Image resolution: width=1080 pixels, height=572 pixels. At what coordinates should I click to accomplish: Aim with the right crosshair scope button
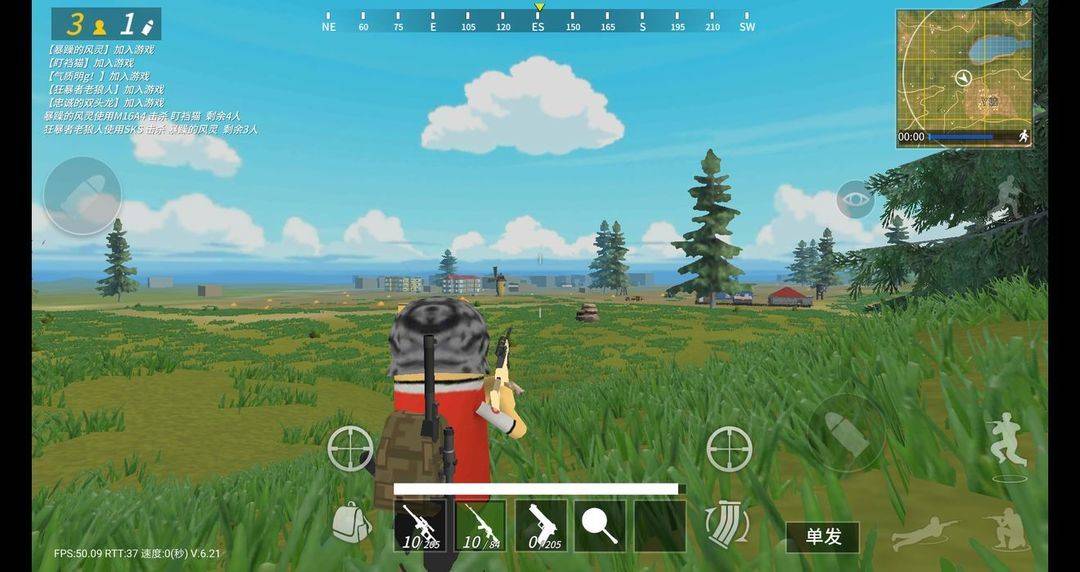(729, 449)
